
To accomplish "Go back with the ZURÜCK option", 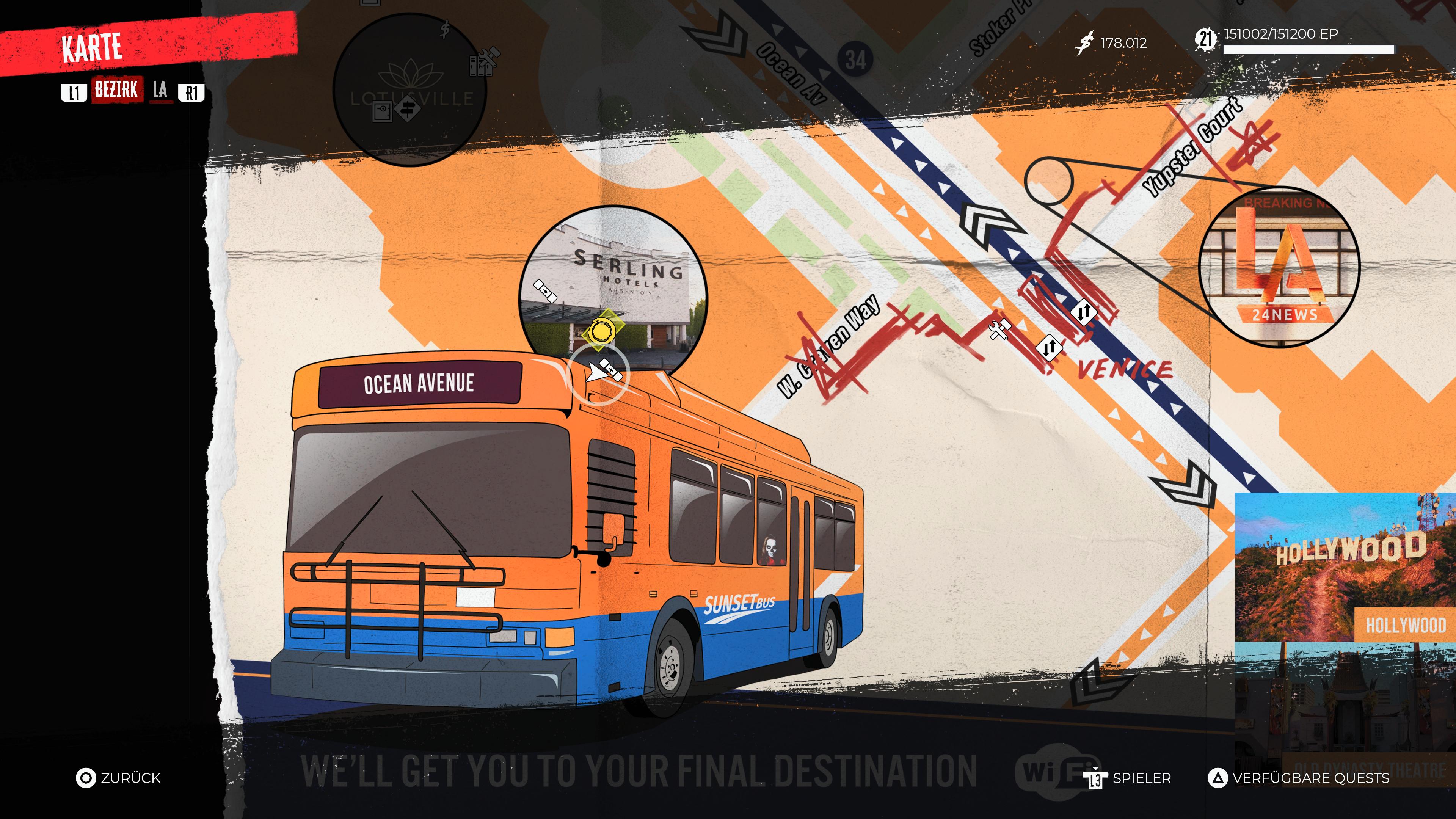I will click(118, 778).
